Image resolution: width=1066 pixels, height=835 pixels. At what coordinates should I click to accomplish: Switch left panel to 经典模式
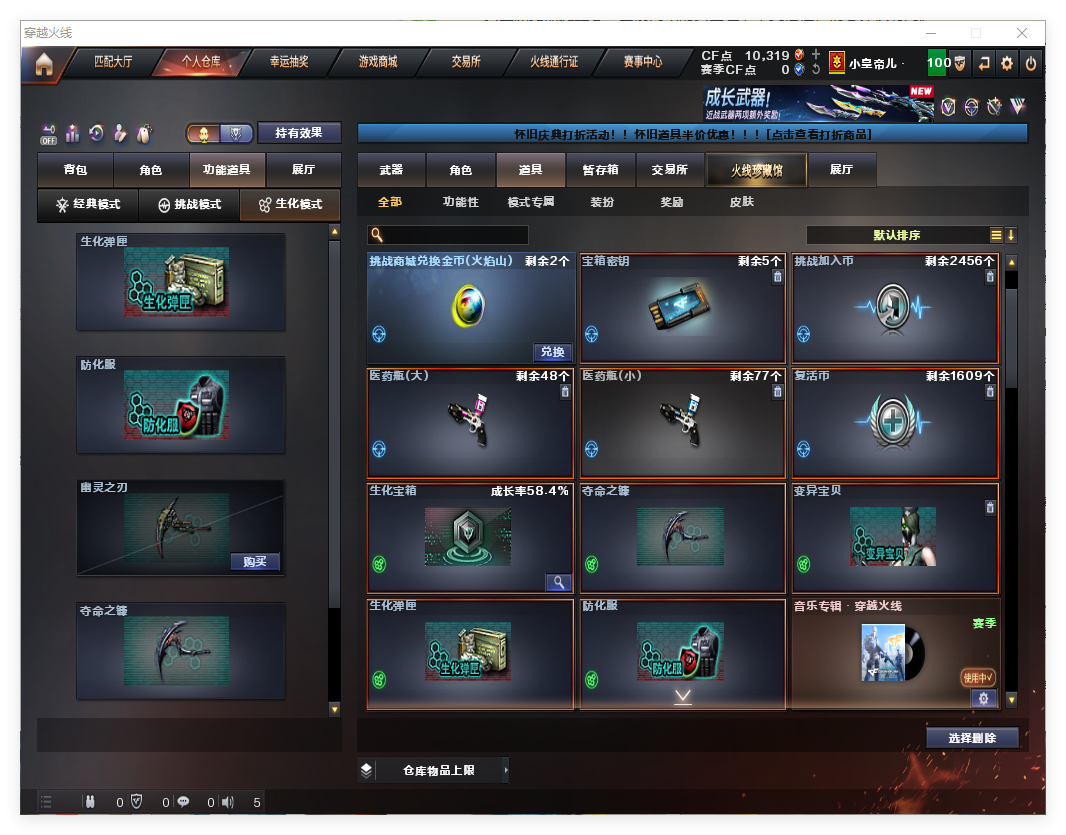[x=88, y=204]
